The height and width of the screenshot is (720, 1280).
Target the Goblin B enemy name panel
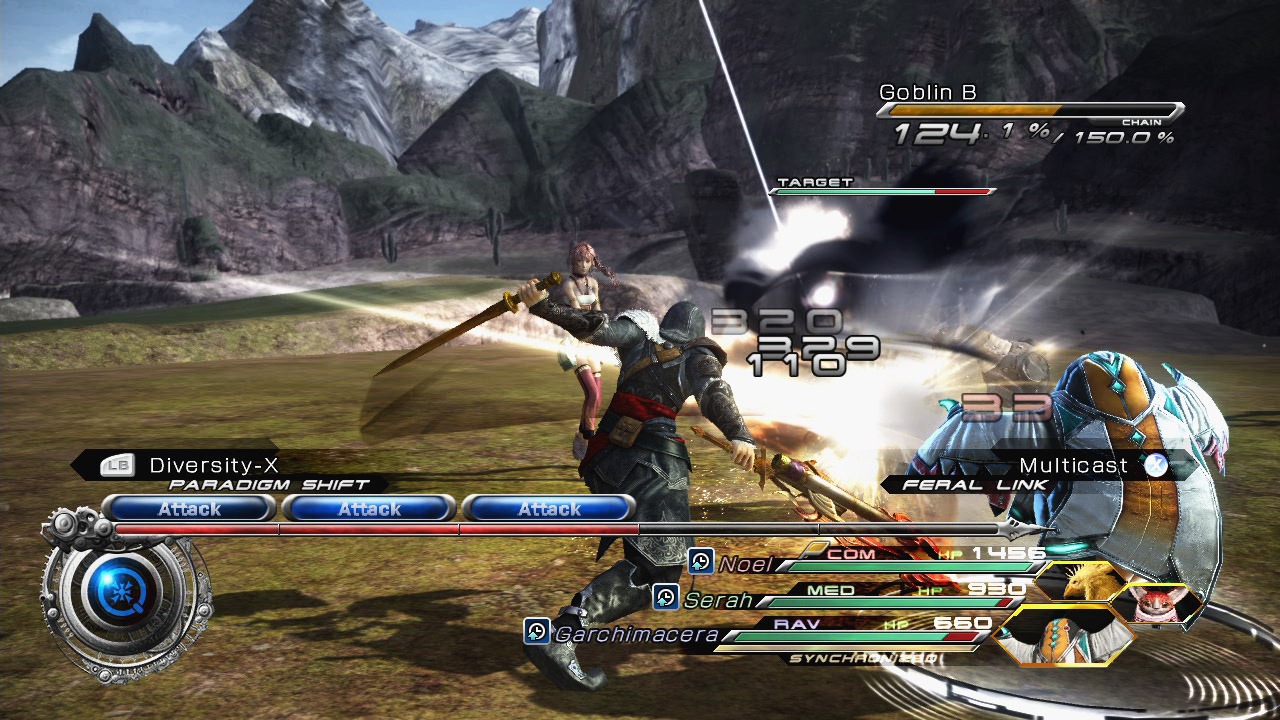[x=927, y=93]
